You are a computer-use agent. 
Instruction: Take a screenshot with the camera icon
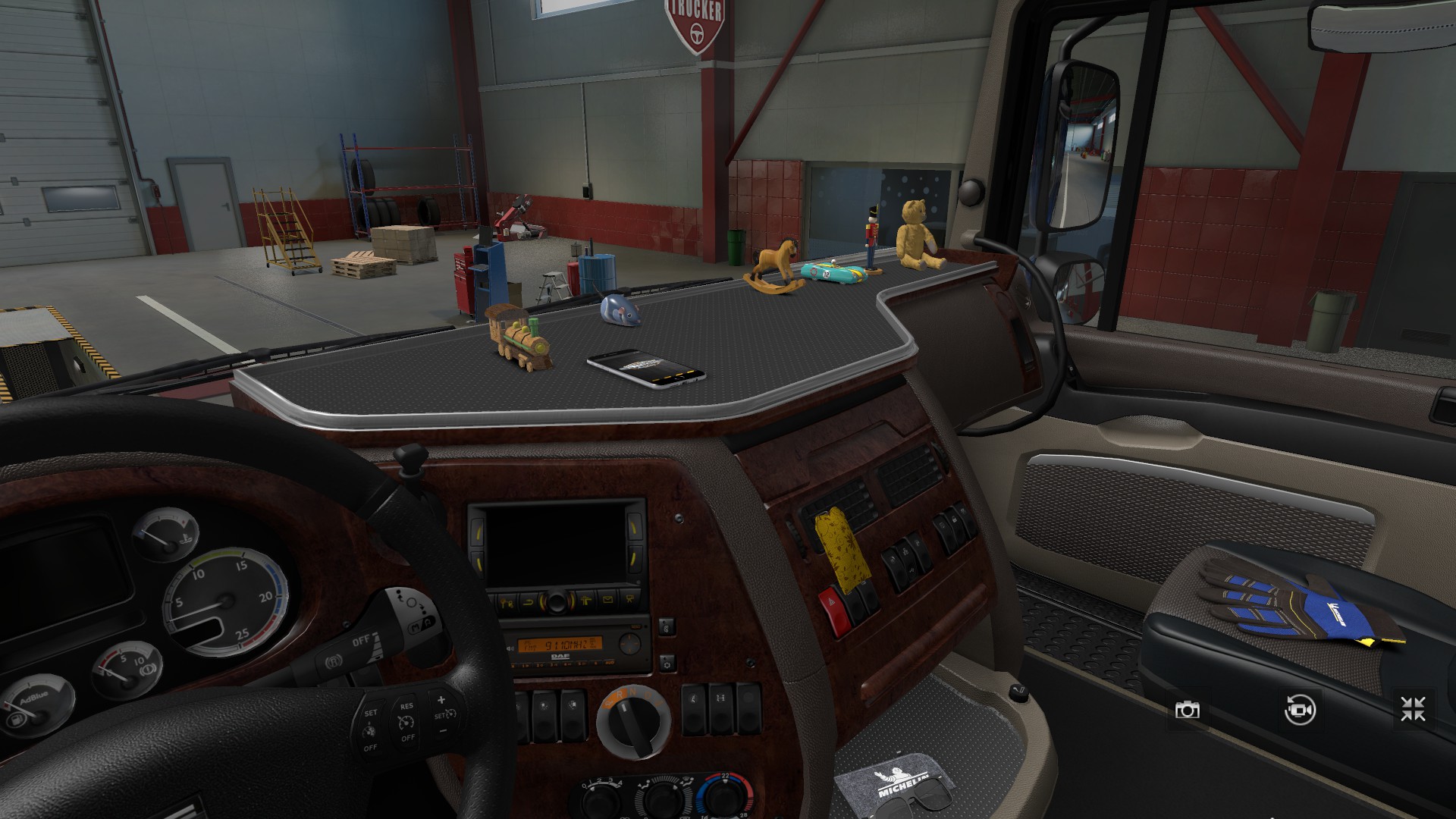1187,710
